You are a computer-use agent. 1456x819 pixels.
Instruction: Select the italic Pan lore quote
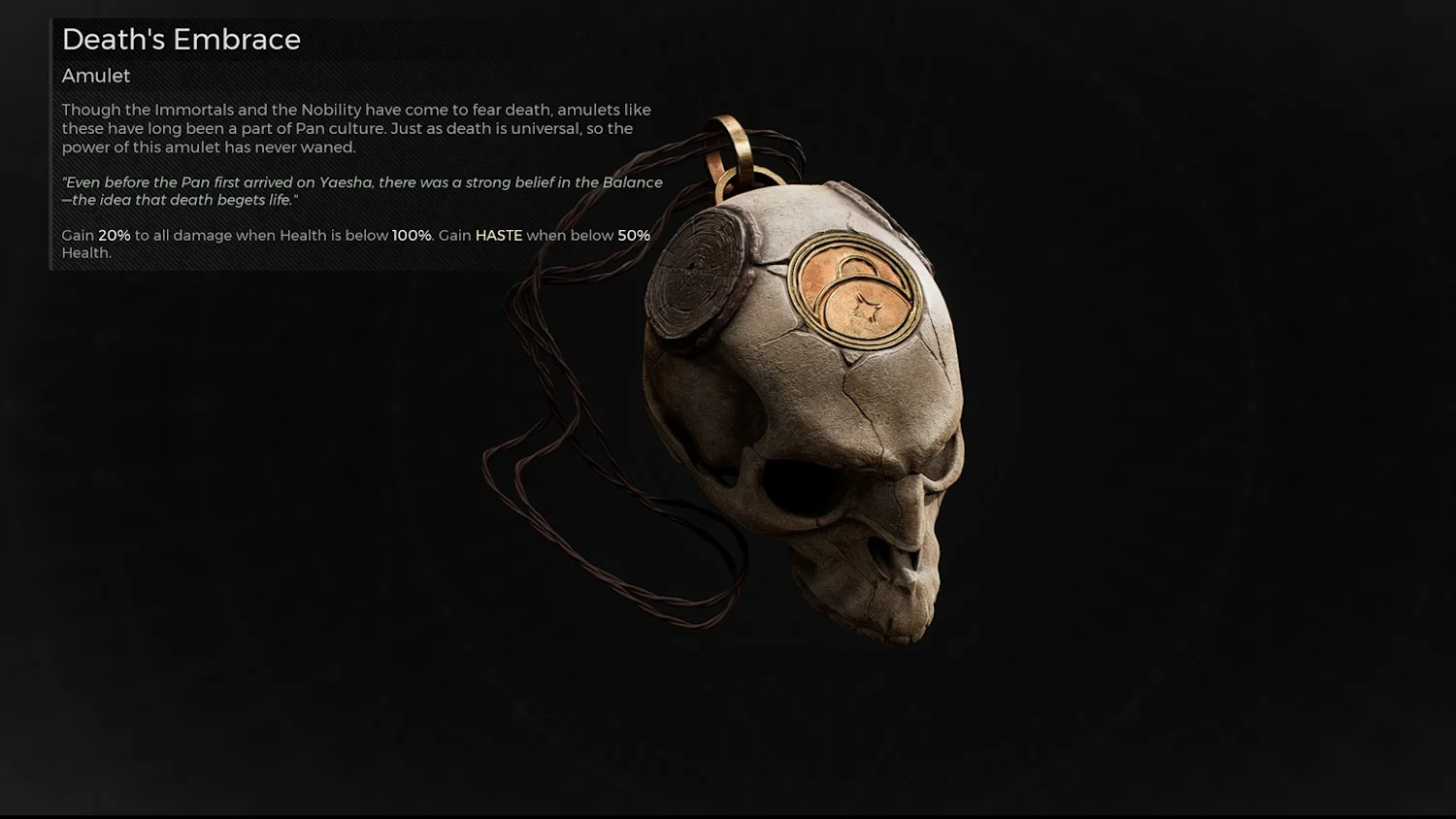[x=359, y=190]
